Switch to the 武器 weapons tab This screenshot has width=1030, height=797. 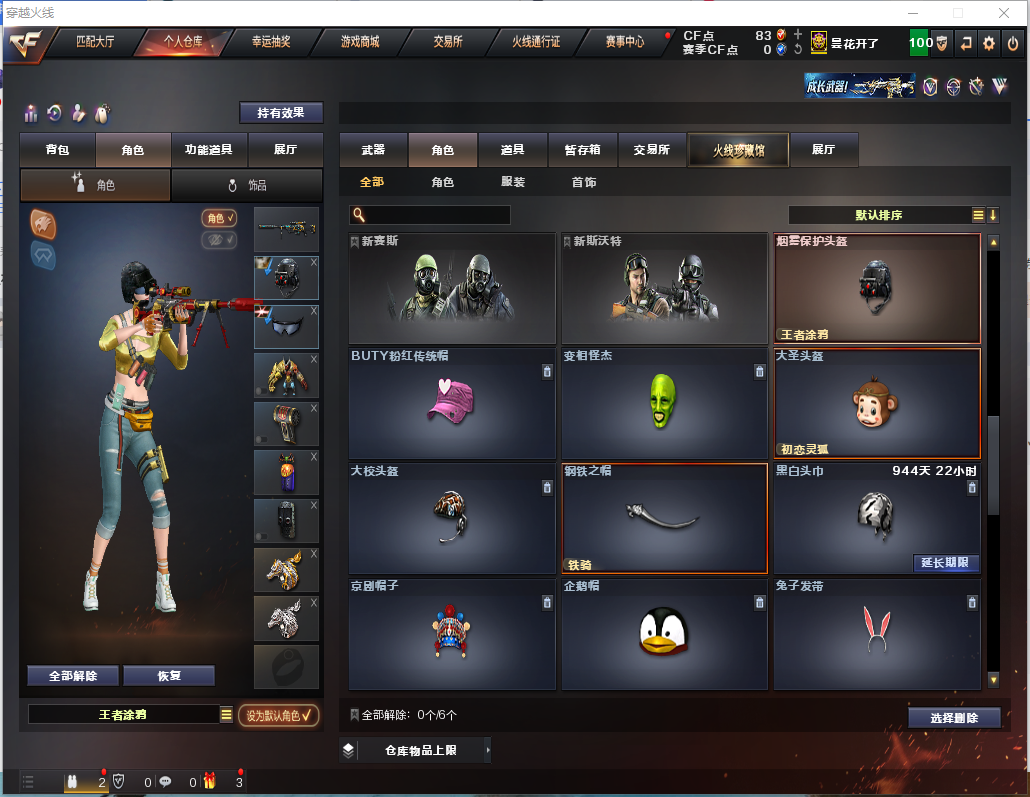point(373,150)
